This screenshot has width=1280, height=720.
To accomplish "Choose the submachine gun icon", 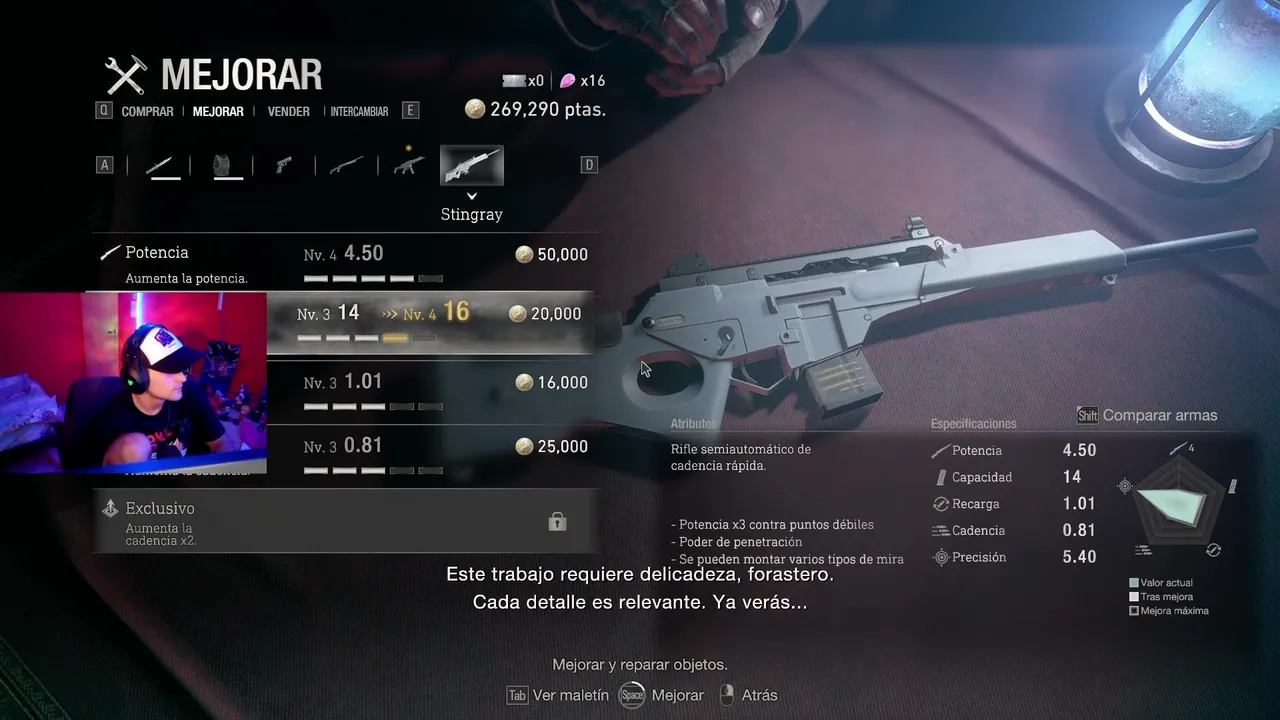I will (x=409, y=165).
